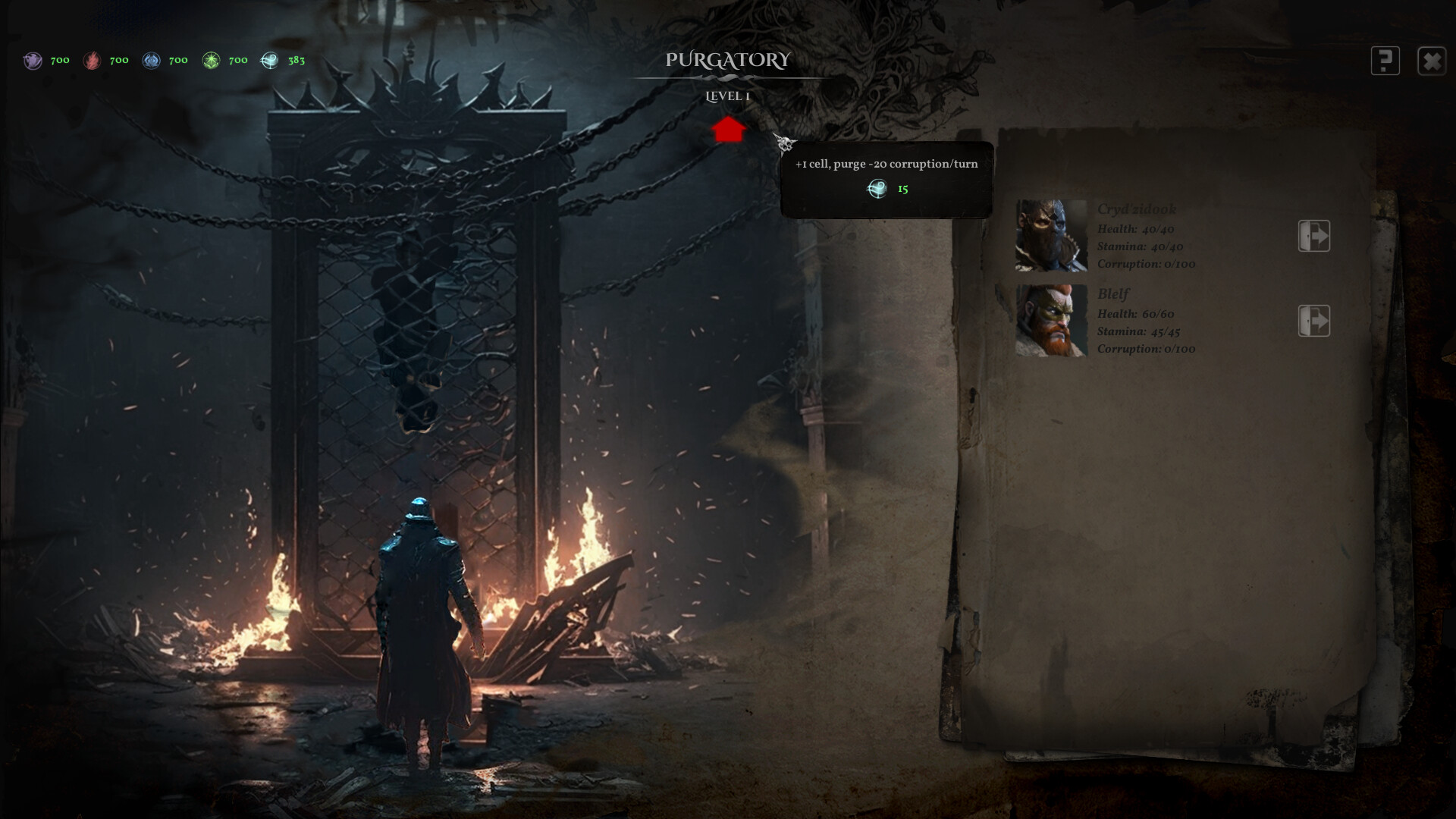Upgrade Purgatory with the red arrow
The height and width of the screenshot is (819, 1456).
click(729, 130)
